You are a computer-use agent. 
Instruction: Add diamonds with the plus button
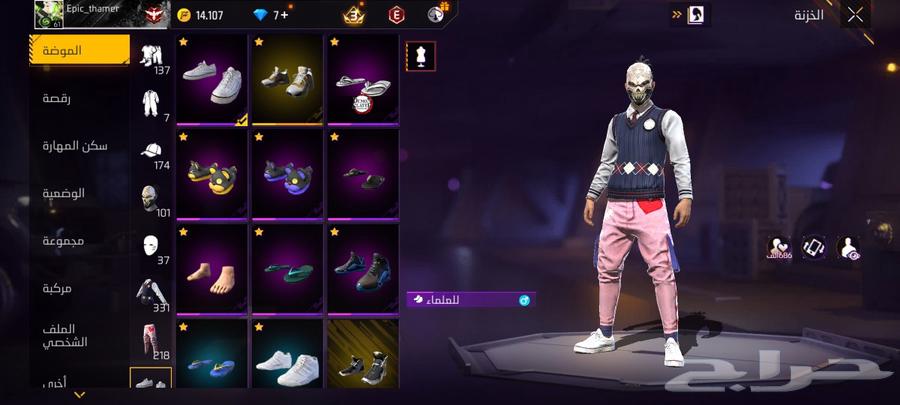click(285, 15)
